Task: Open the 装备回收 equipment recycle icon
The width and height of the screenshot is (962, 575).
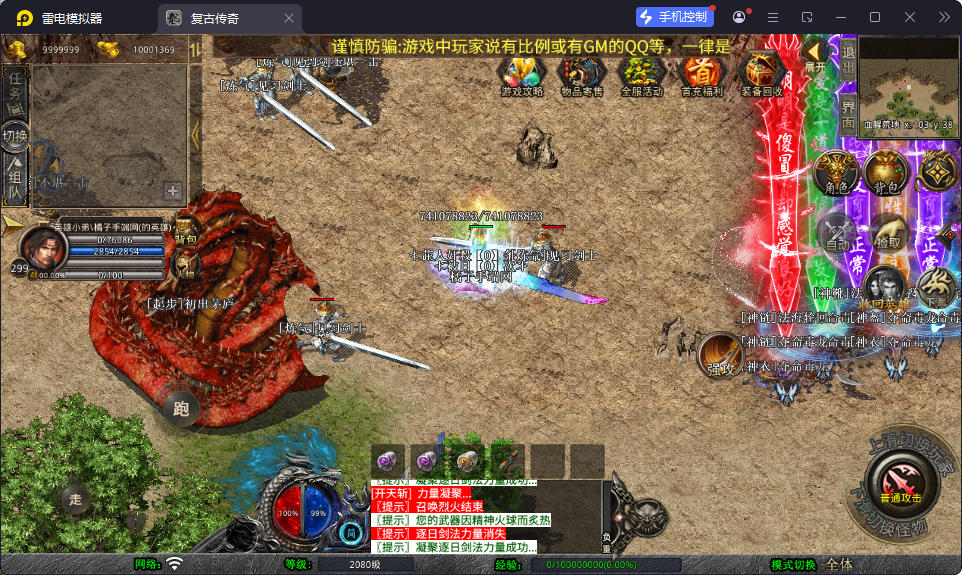Action: coord(762,74)
